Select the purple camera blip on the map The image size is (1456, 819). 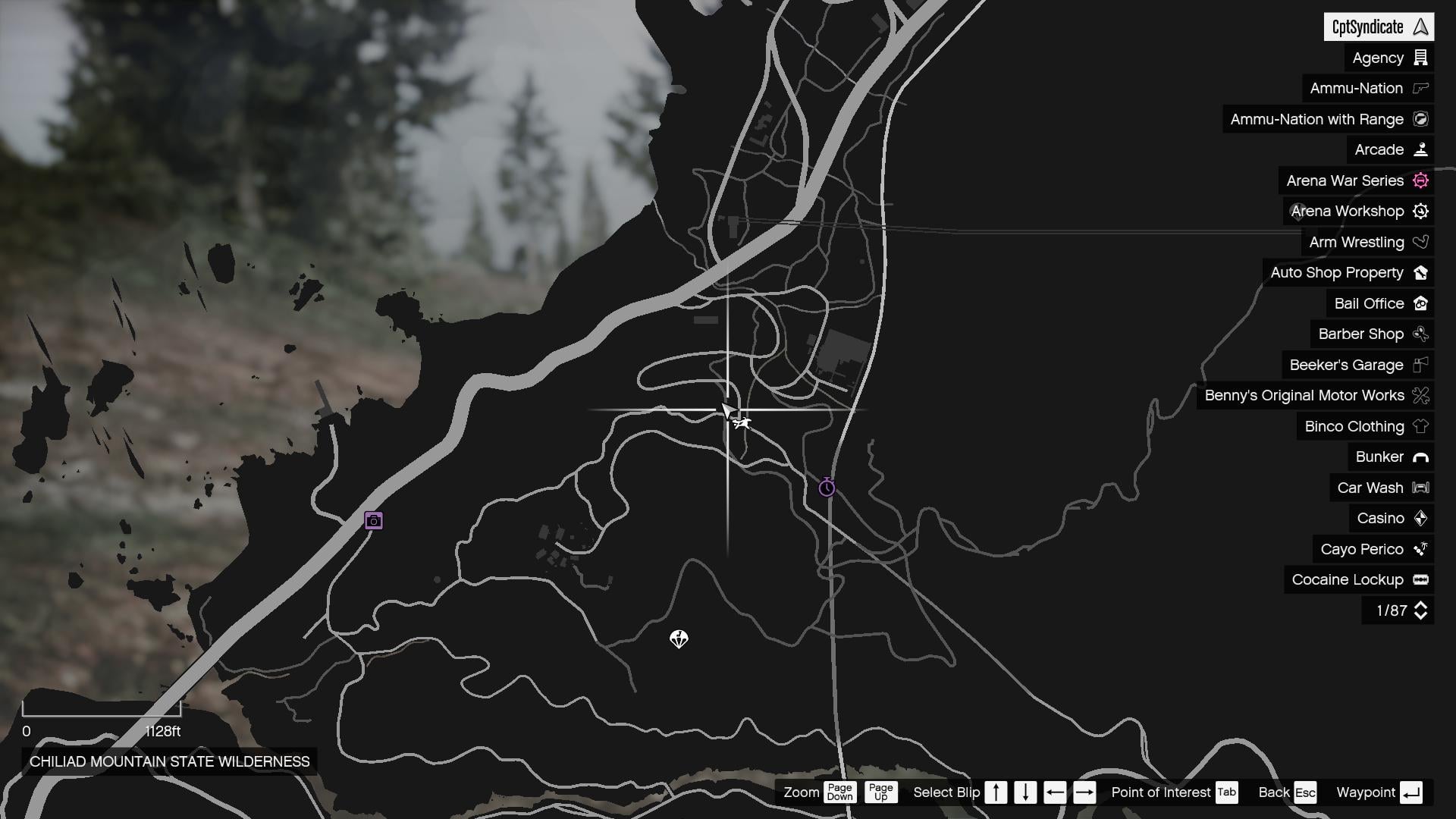click(372, 519)
